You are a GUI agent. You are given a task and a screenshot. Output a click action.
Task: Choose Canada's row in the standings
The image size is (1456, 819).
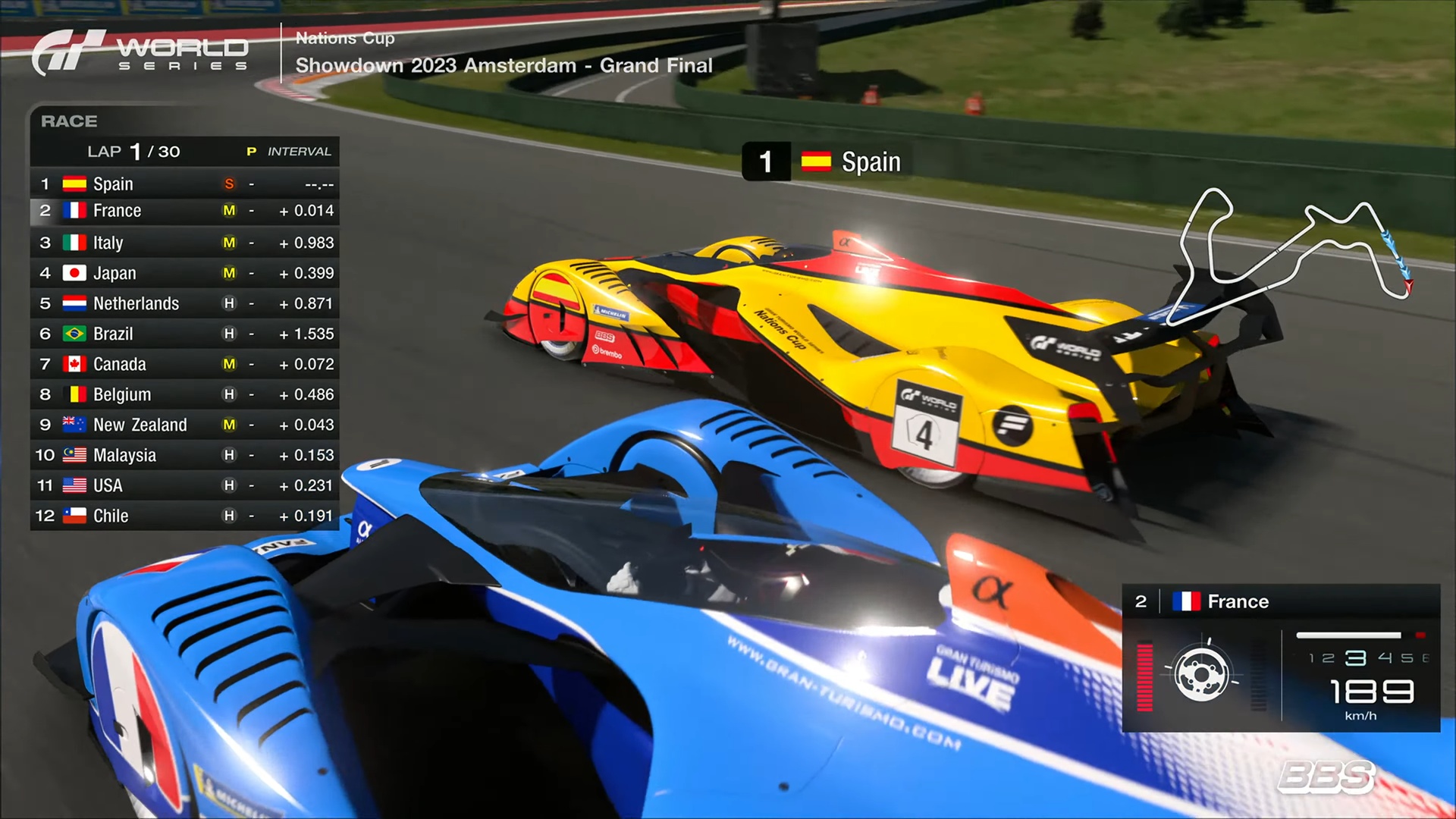click(184, 364)
